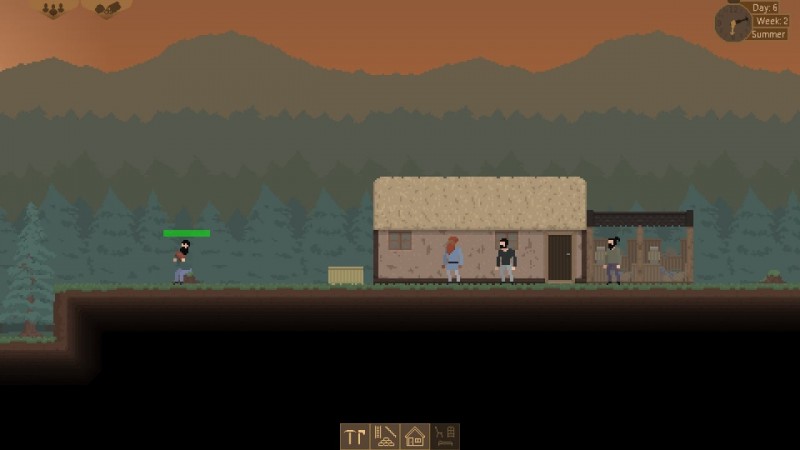Select the dimmed furniture build category

click(x=445, y=436)
